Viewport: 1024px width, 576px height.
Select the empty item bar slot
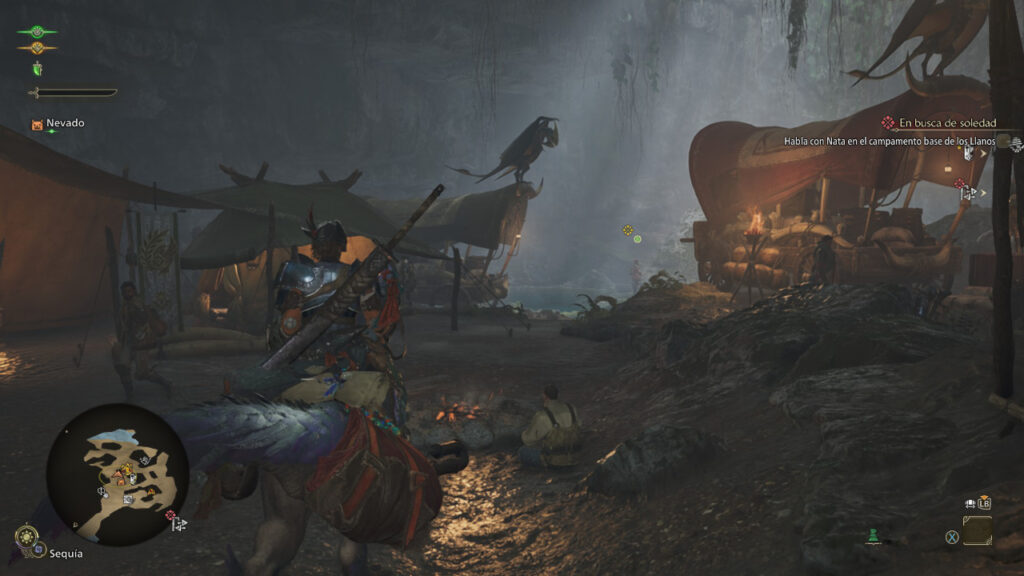coord(977,530)
